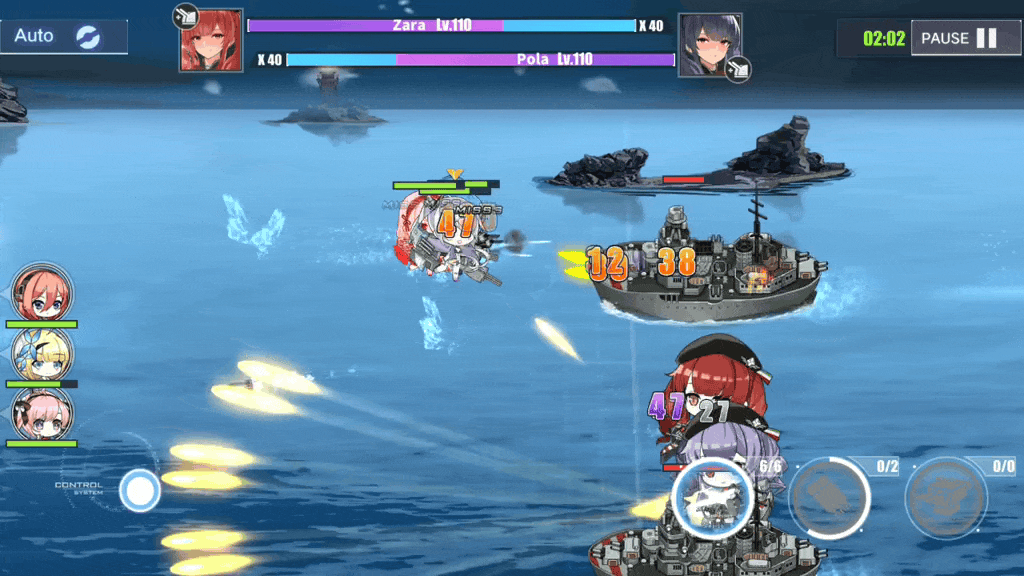Tap Pola's boss portrait

710,45
